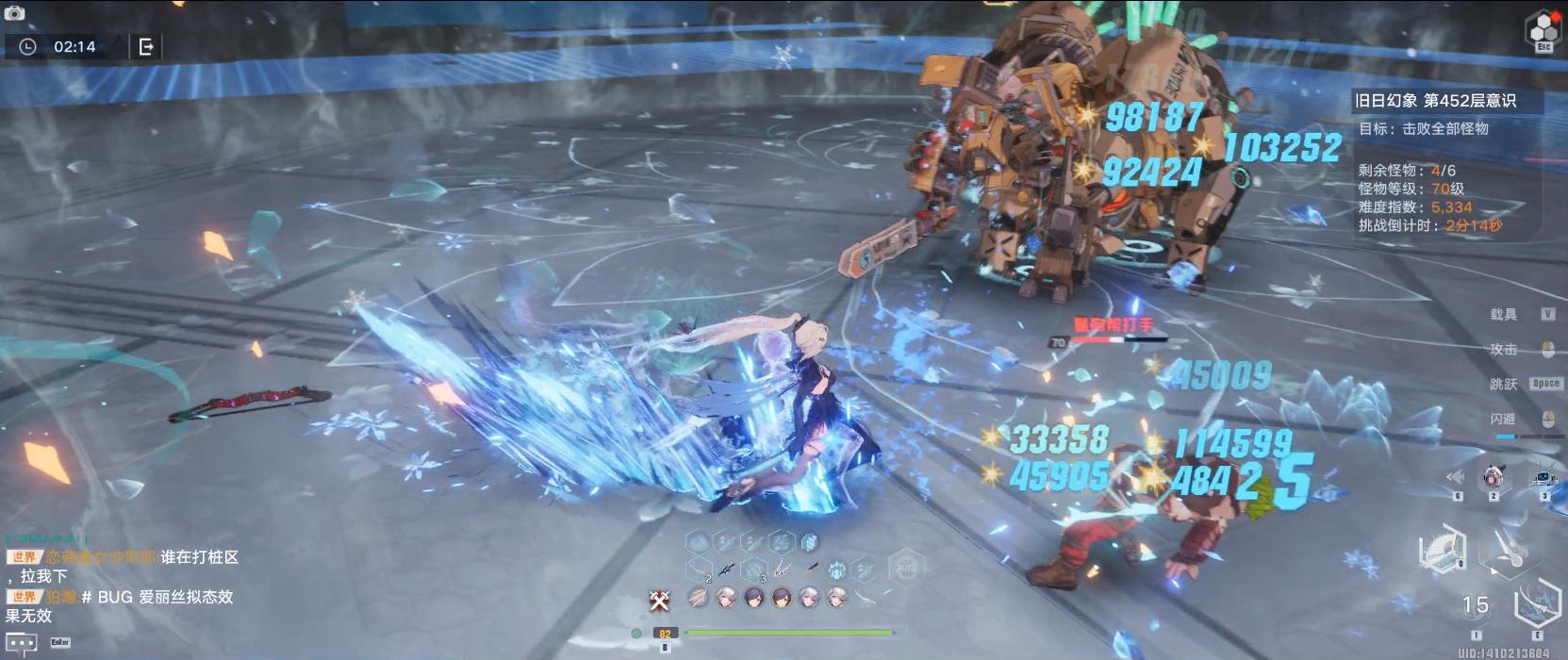Switch relics with the double-arrow fish icon
1568x660 pixels.
[x=1457, y=478]
